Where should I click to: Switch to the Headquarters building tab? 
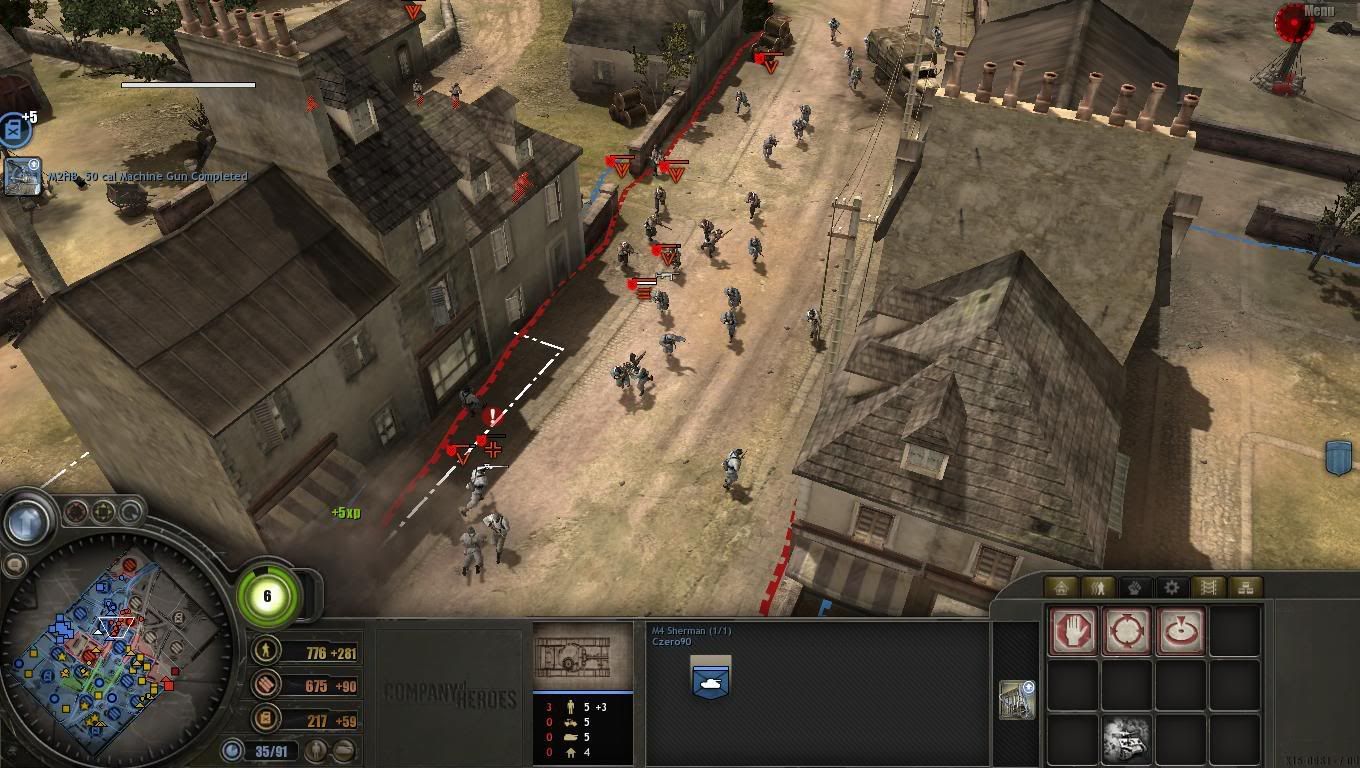(1063, 589)
